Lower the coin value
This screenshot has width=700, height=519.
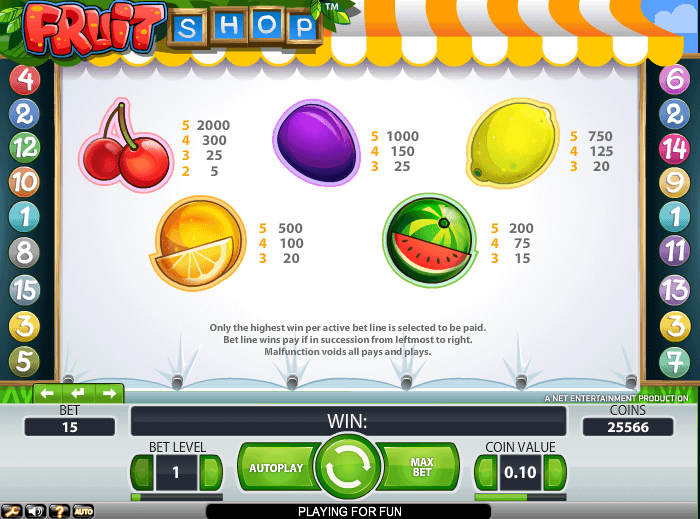point(486,472)
